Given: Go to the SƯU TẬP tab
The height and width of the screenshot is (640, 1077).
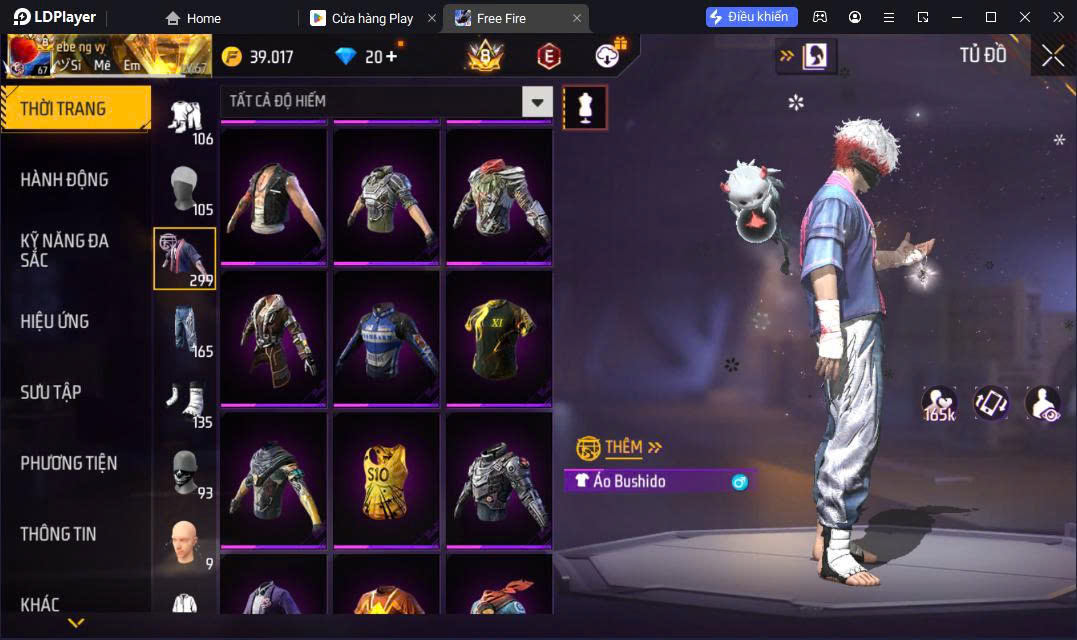Looking at the screenshot, I should [x=51, y=392].
